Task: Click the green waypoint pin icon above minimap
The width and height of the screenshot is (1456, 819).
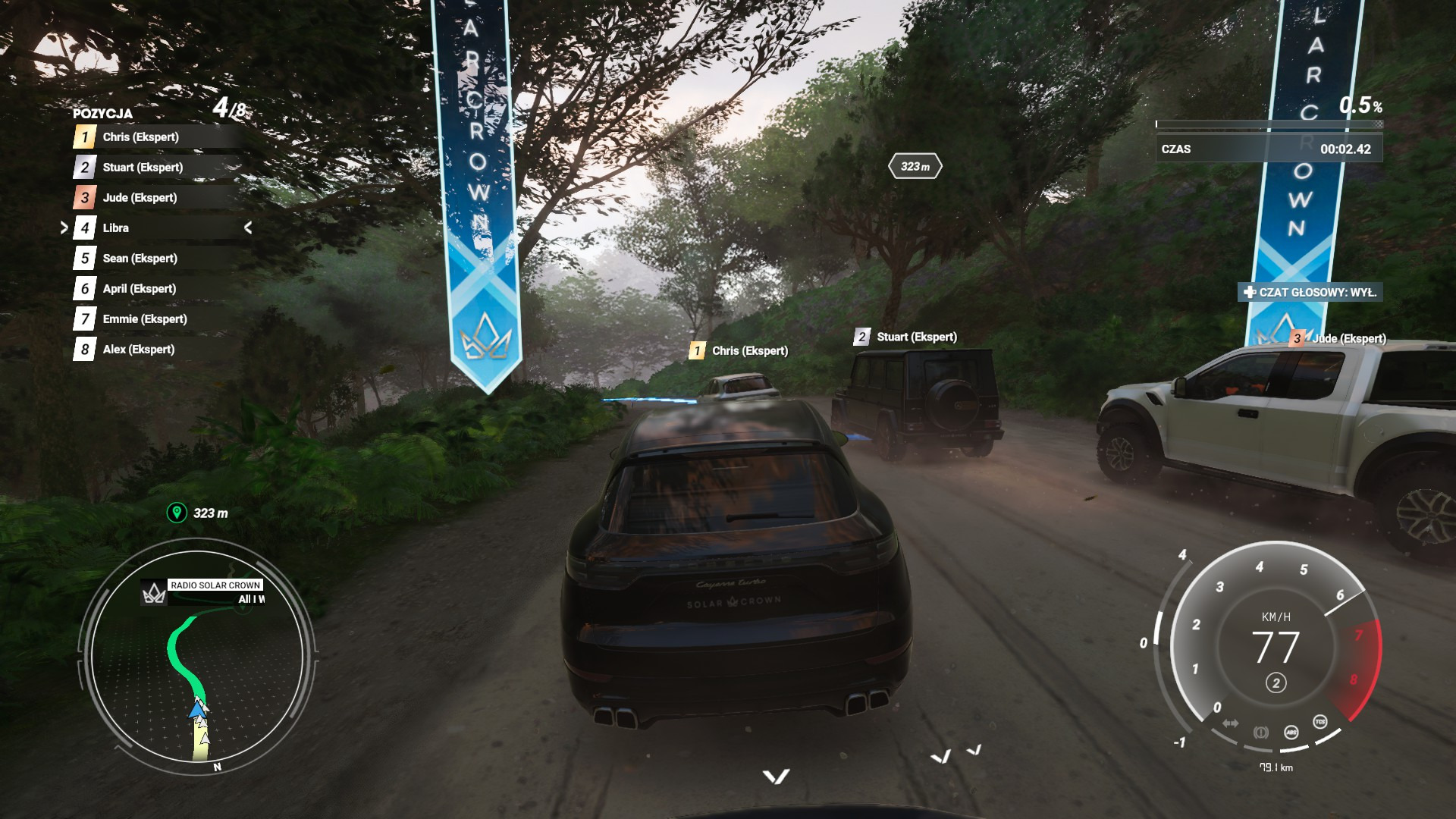Action: point(177,513)
